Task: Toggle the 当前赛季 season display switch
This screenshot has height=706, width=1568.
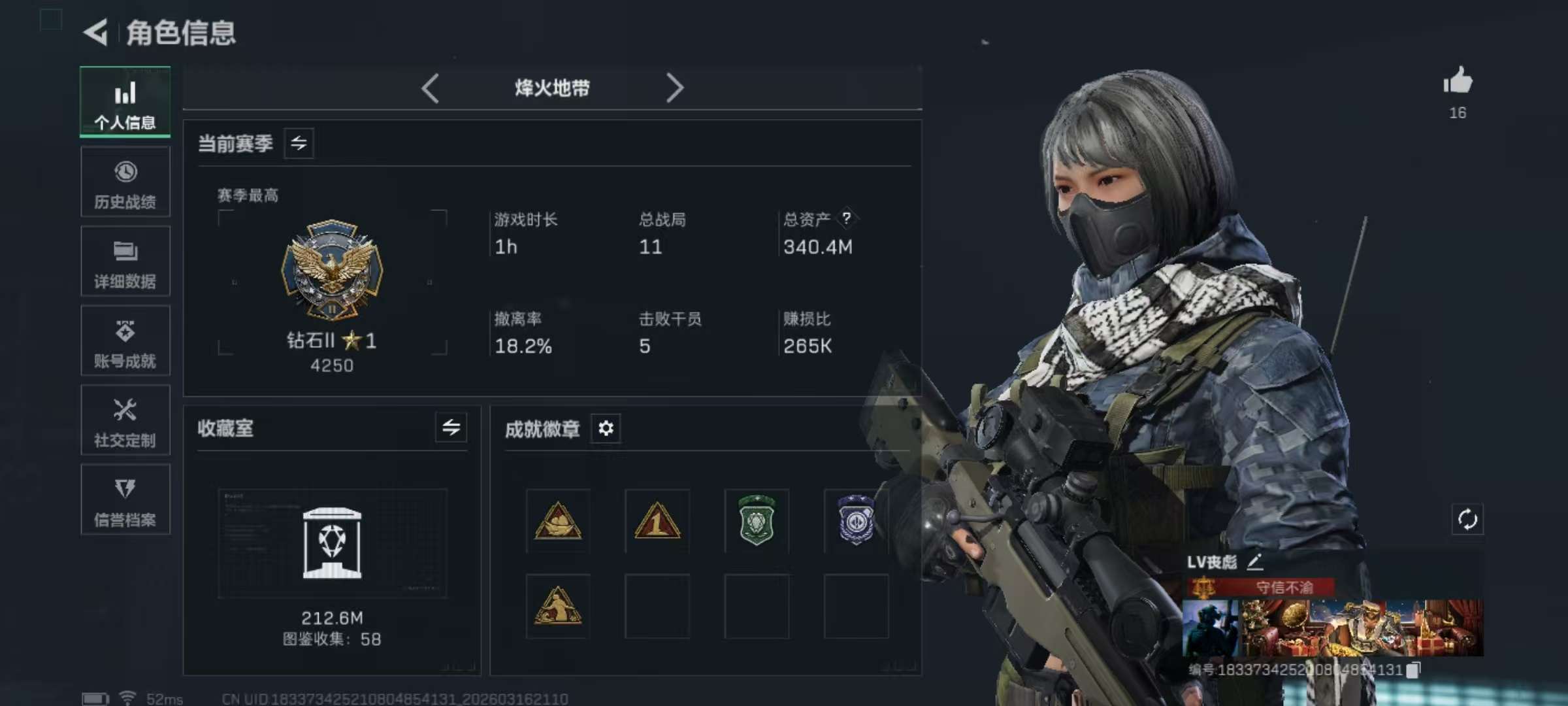Action: [x=299, y=143]
